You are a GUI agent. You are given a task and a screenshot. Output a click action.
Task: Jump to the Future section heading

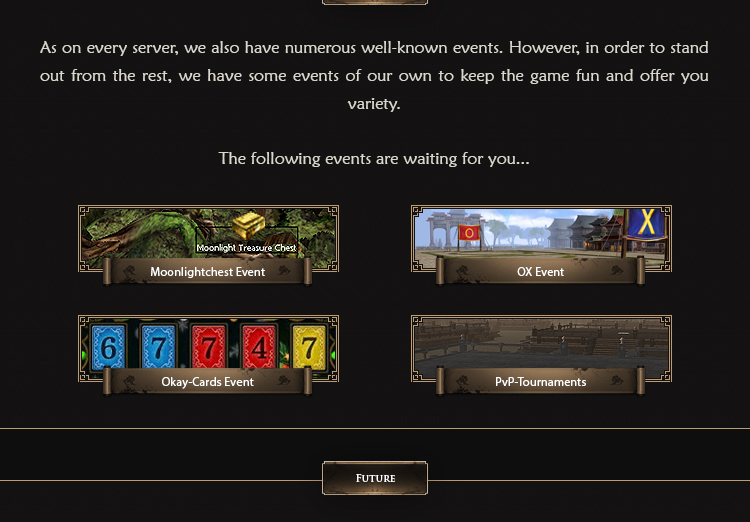(x=375, y=478)
